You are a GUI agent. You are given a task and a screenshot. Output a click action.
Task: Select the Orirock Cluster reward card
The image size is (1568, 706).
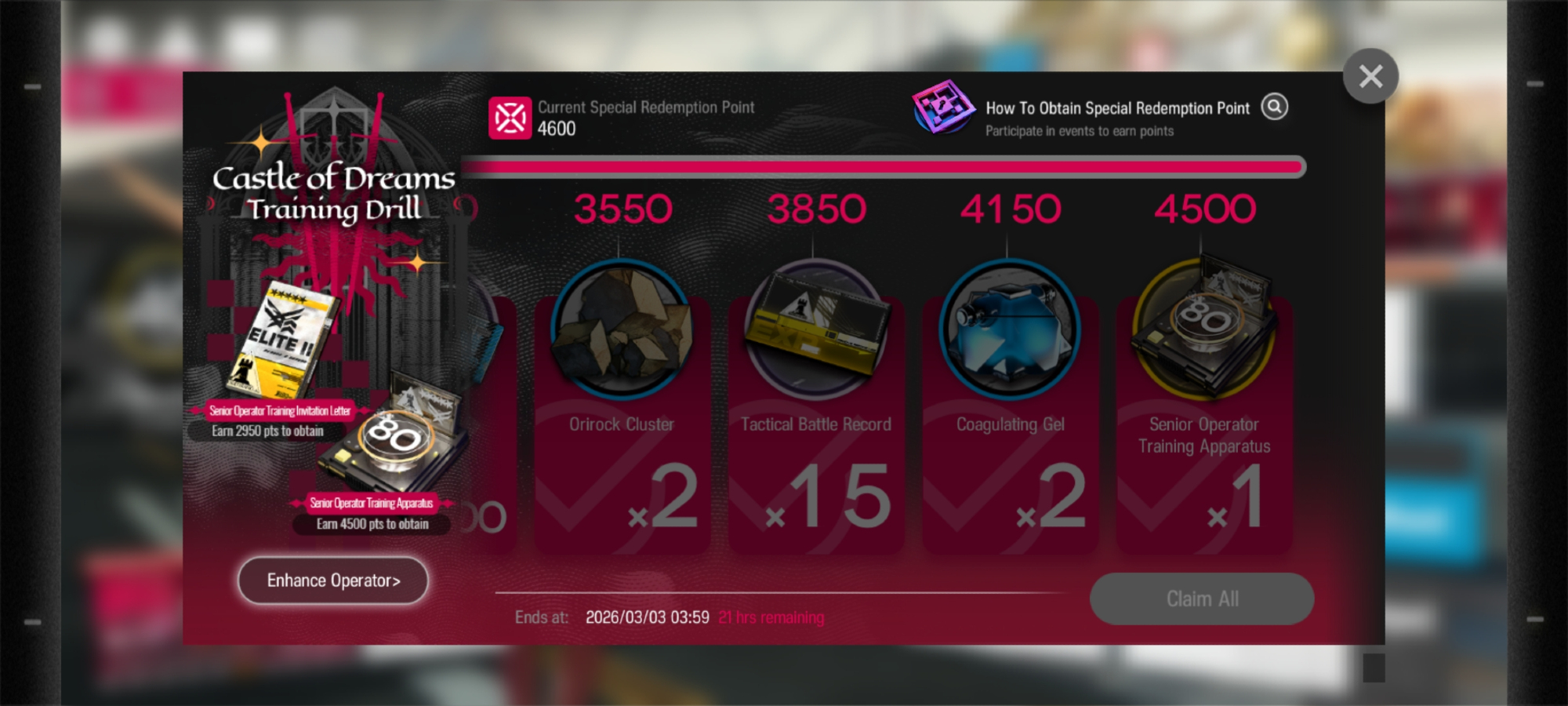622,408
